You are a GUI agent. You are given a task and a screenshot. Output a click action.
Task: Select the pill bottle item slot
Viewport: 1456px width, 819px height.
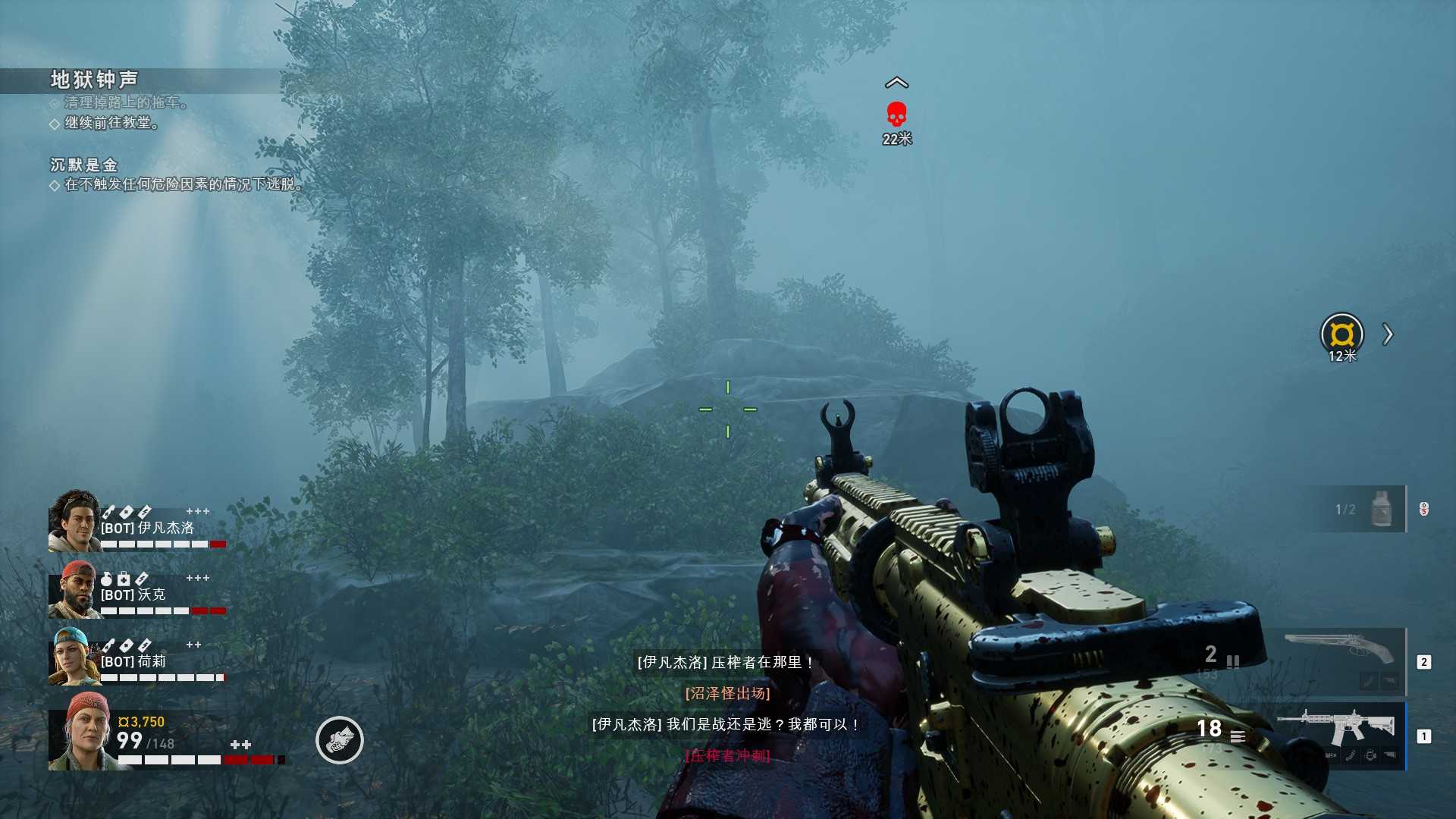tap(1381, 509)
